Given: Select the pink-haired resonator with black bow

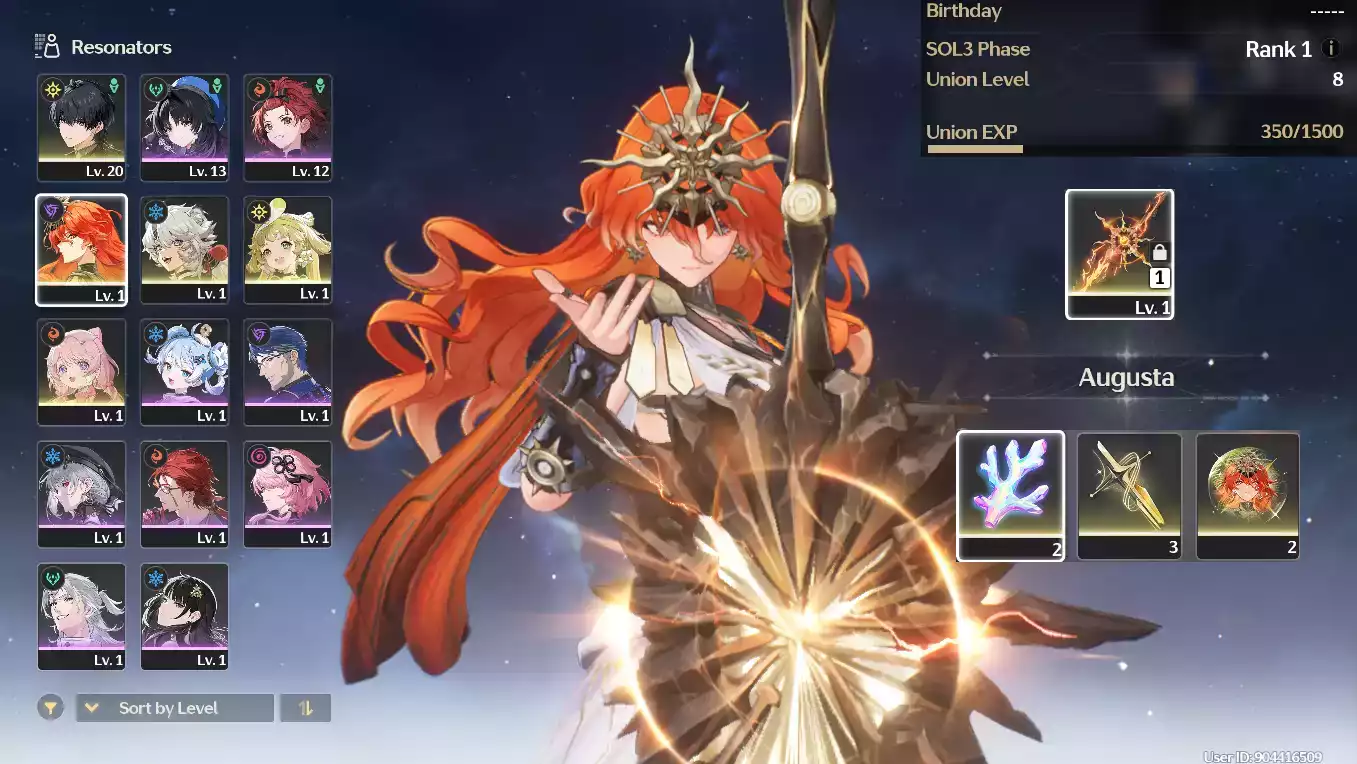Looking at the screenshot, I should click(x=288, y=494).
